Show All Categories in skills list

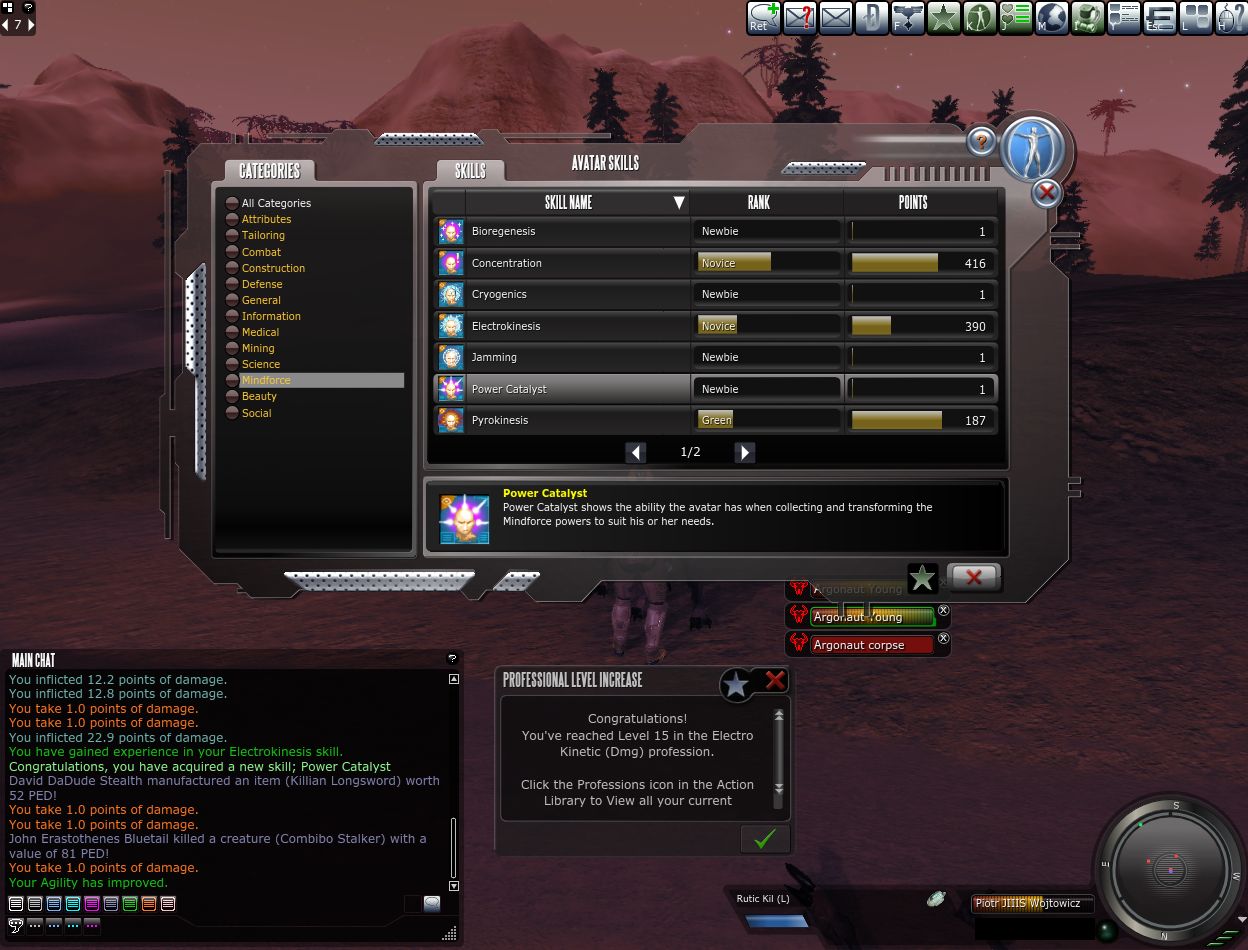coord(275,203)
